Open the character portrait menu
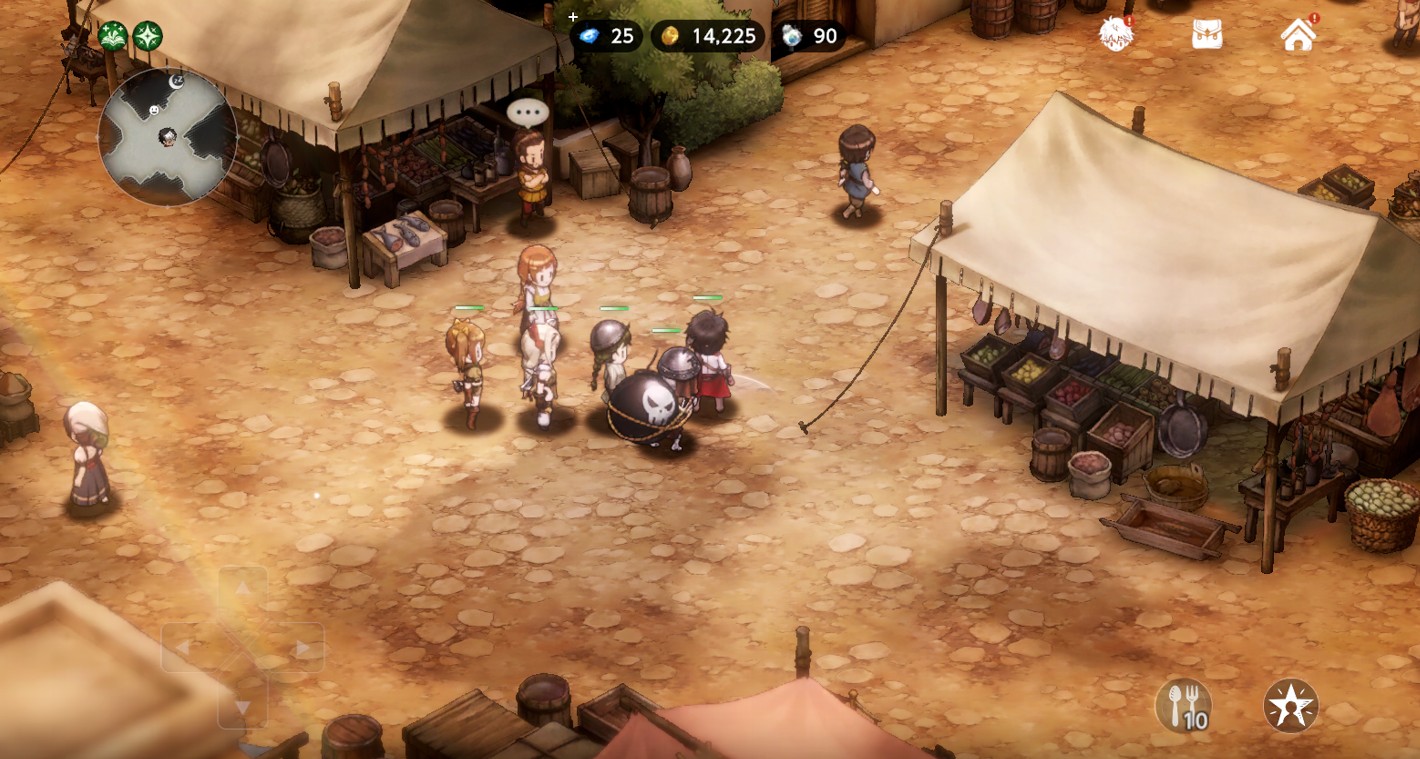This screenshot has width=1420, height=759. tap(1116, 34)
